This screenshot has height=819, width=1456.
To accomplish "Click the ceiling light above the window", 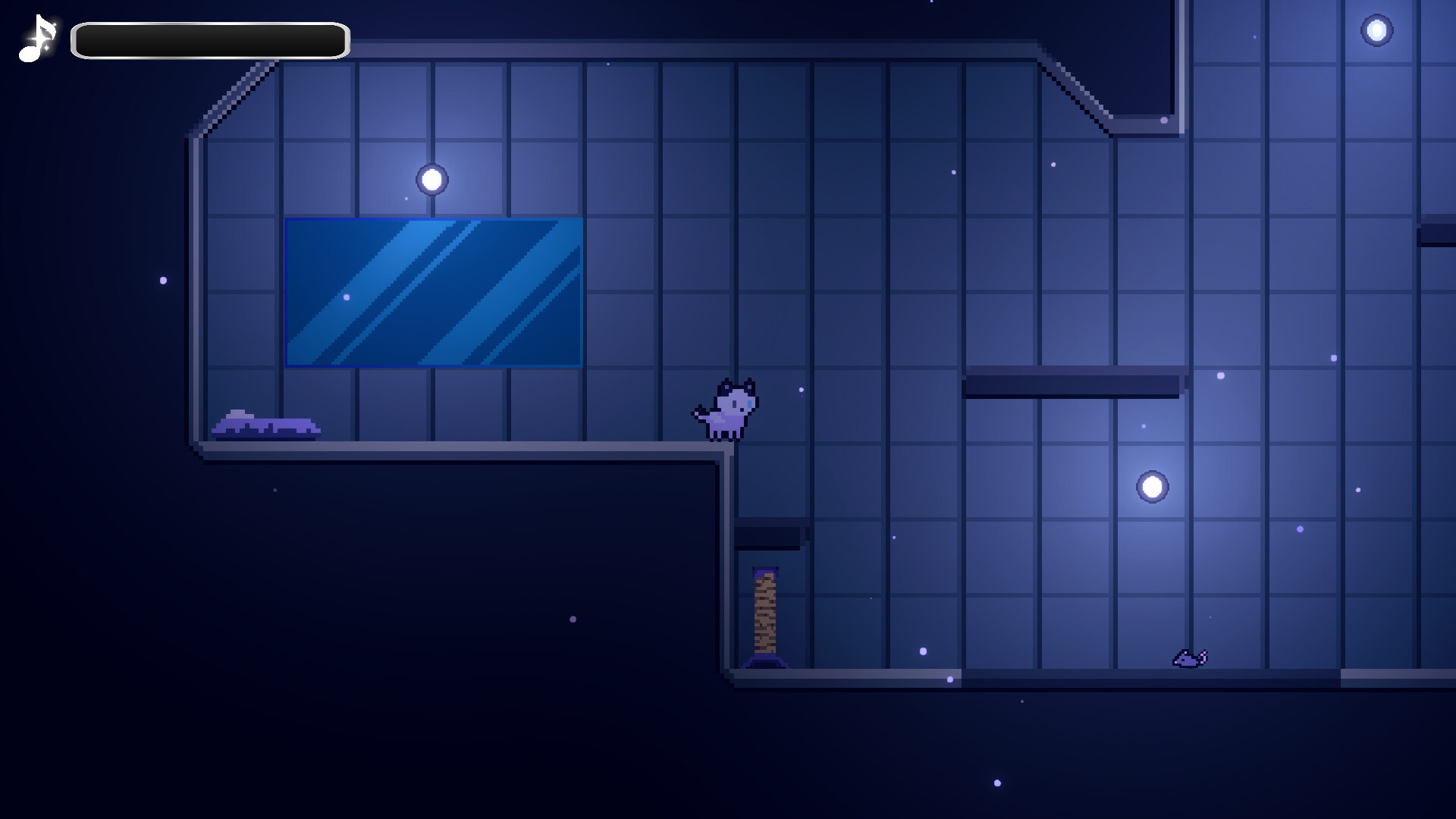I will pos(432,179).
